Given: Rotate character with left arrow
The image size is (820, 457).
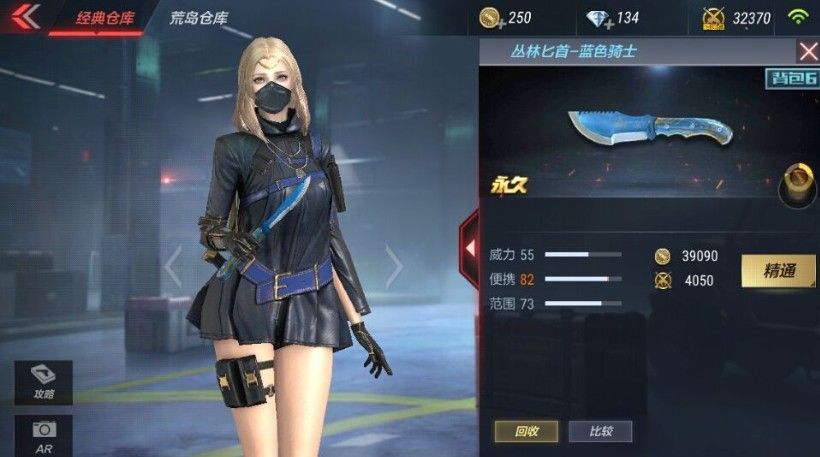Looking at the screenshot, I should click(x=173, y=267).
